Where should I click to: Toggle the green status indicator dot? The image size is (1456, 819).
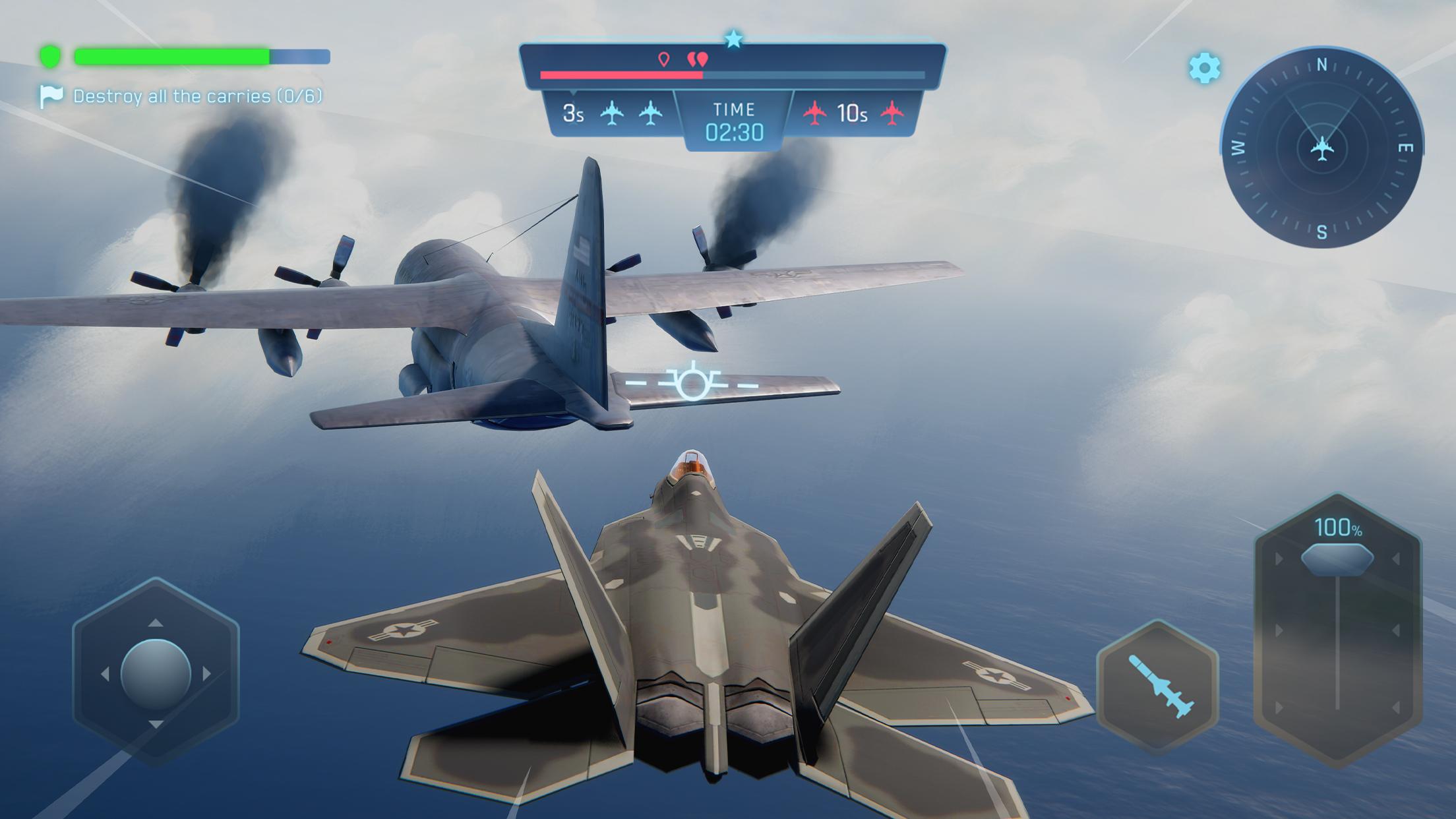coord(51,56)
